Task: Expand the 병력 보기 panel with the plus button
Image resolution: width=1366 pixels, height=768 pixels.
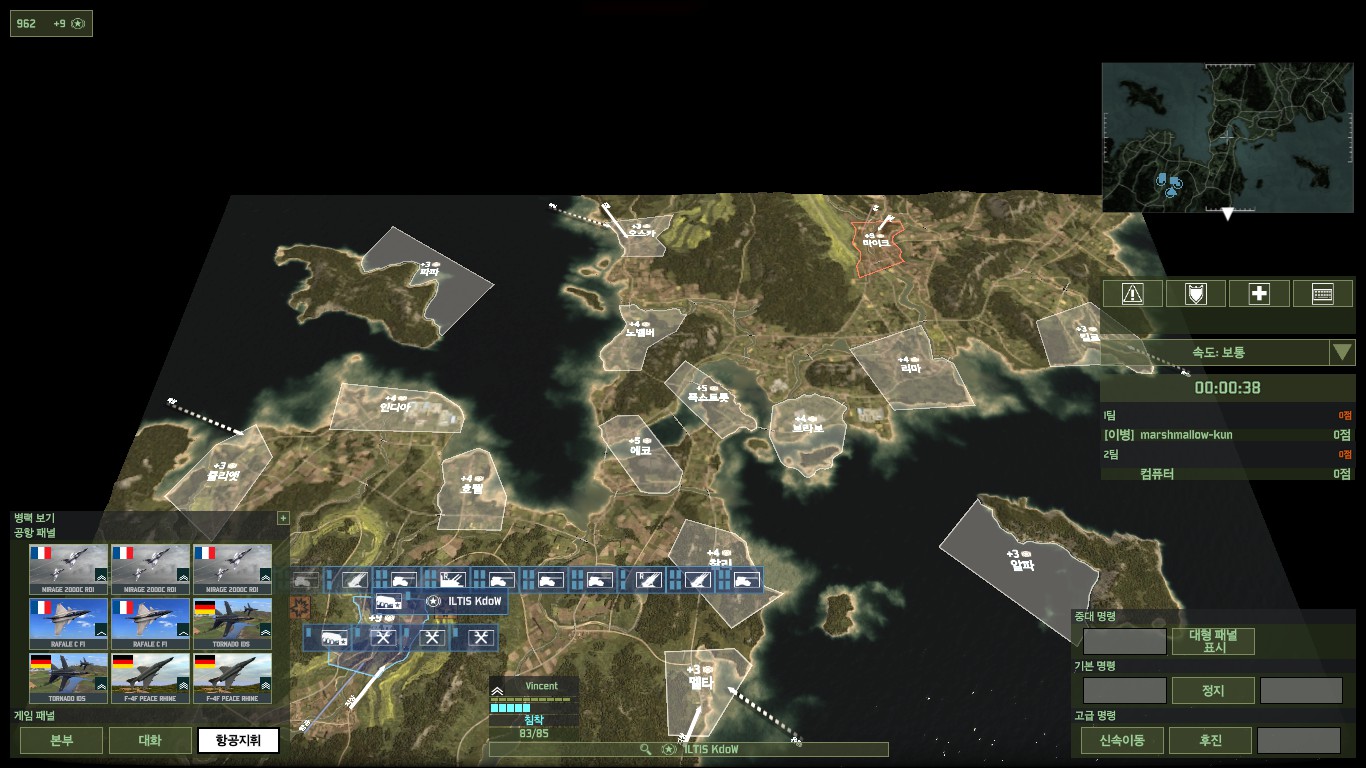Action: [x=283, y=518]
